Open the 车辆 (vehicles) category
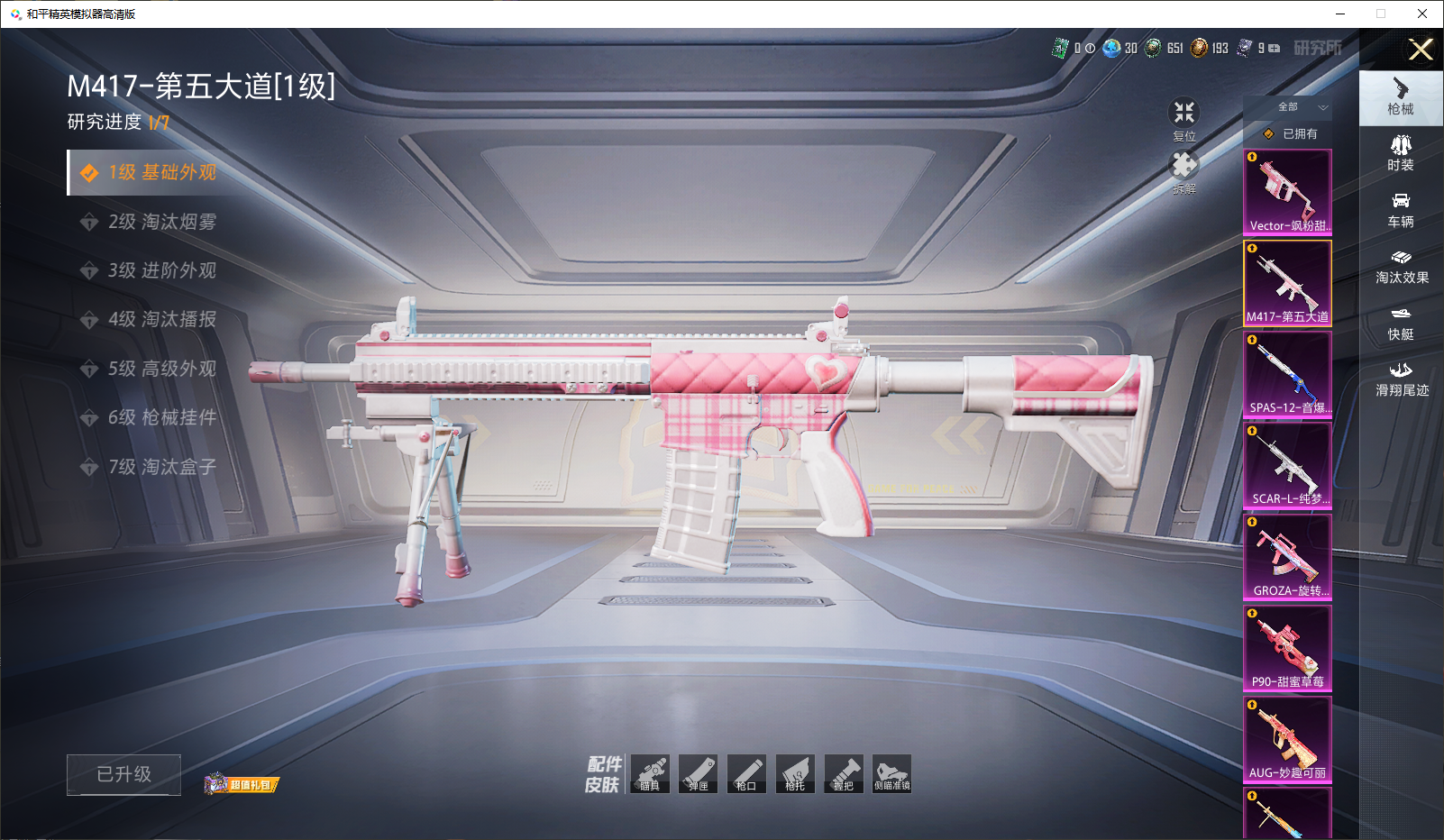This screenshot has width=1444, height=840. pos(1401,209)
